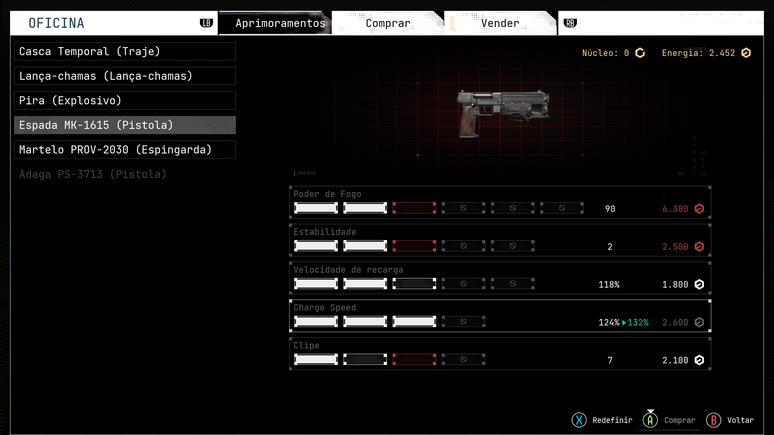The height and width of the screenshot is (435, 774).
Task: Select Pira (Explosivo) in the list
Action: coord(125,100)
